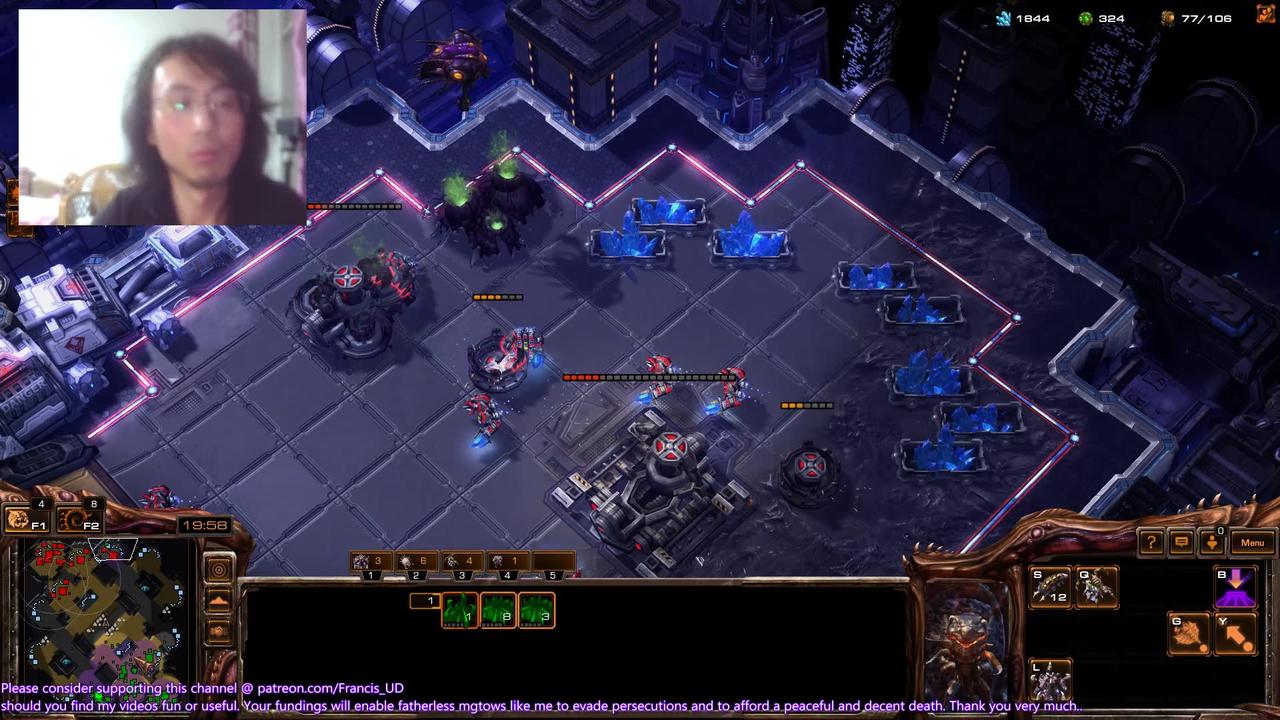
Task: Click the minerals counter icon
Action: pos(1002,18)
